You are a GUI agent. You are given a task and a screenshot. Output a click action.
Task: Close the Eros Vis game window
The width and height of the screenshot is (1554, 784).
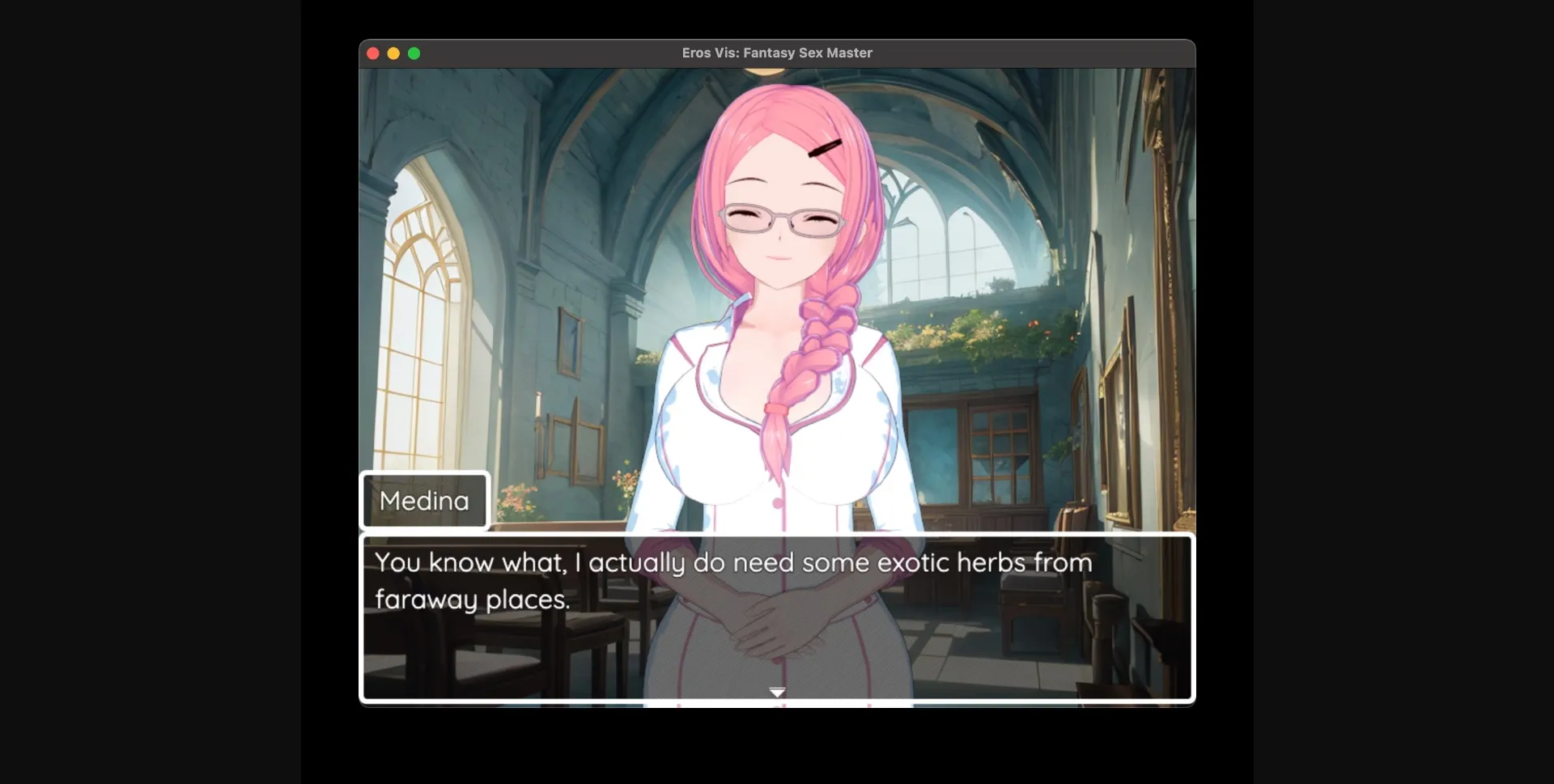point(373,53)
